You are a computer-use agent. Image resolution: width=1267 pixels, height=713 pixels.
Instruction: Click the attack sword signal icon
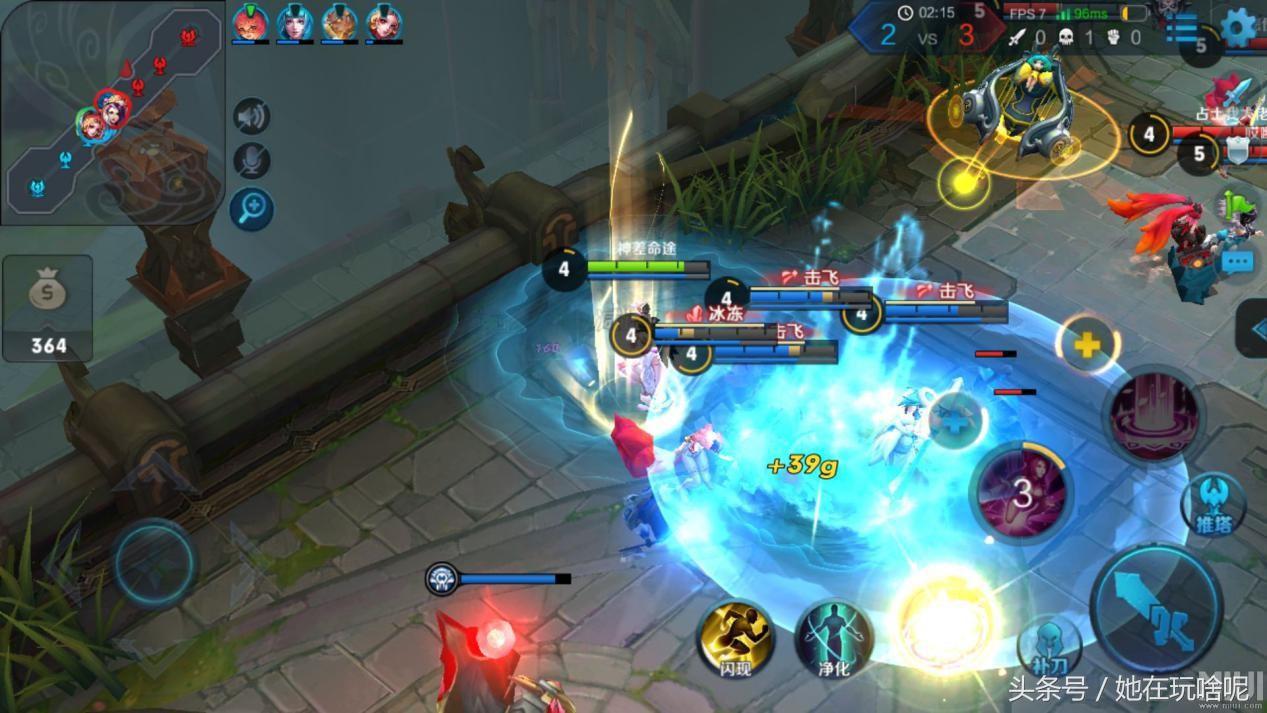pos(1236,95)
